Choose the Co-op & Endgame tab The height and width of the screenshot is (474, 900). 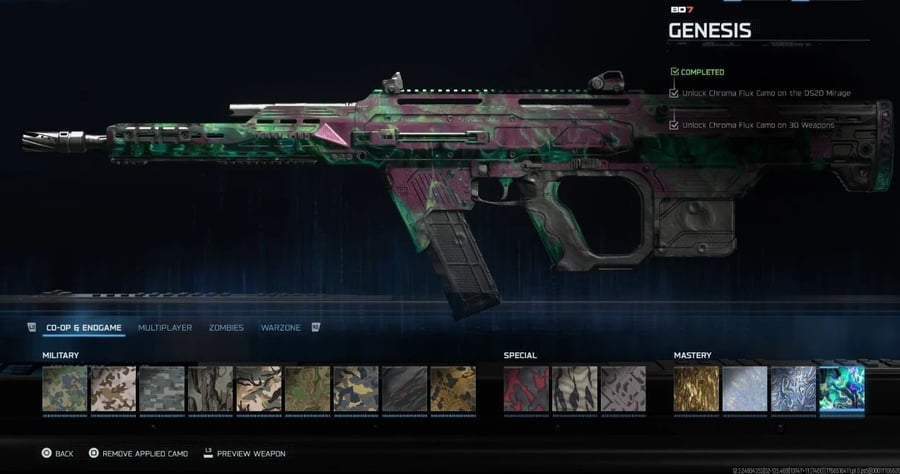point(84,328)
